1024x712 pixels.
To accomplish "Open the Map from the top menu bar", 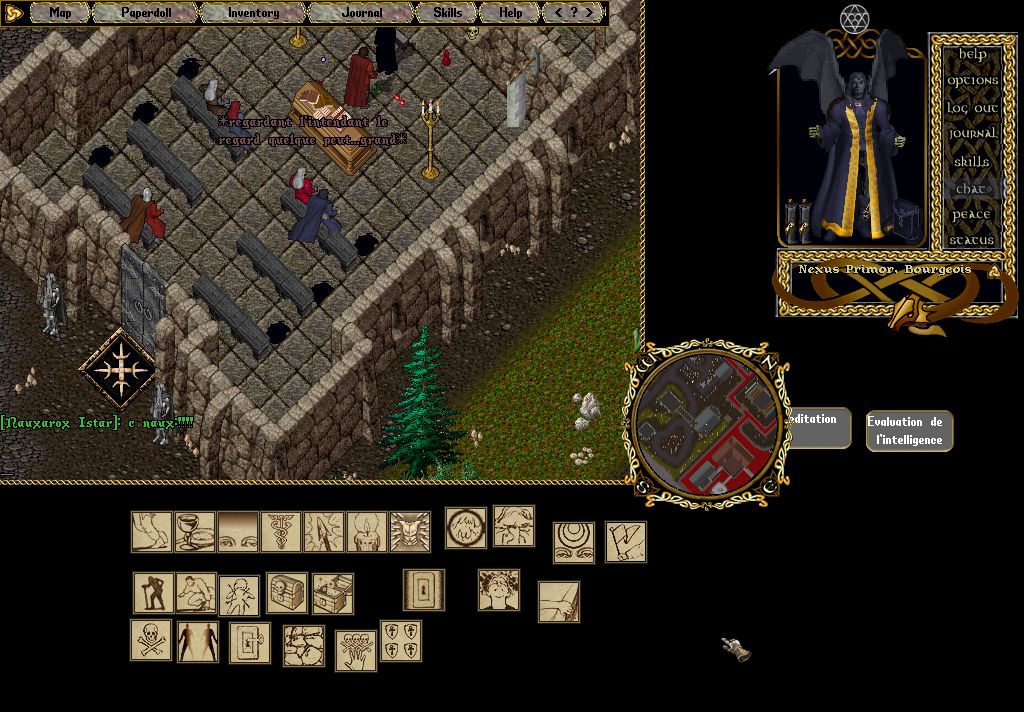I will 60,13.
